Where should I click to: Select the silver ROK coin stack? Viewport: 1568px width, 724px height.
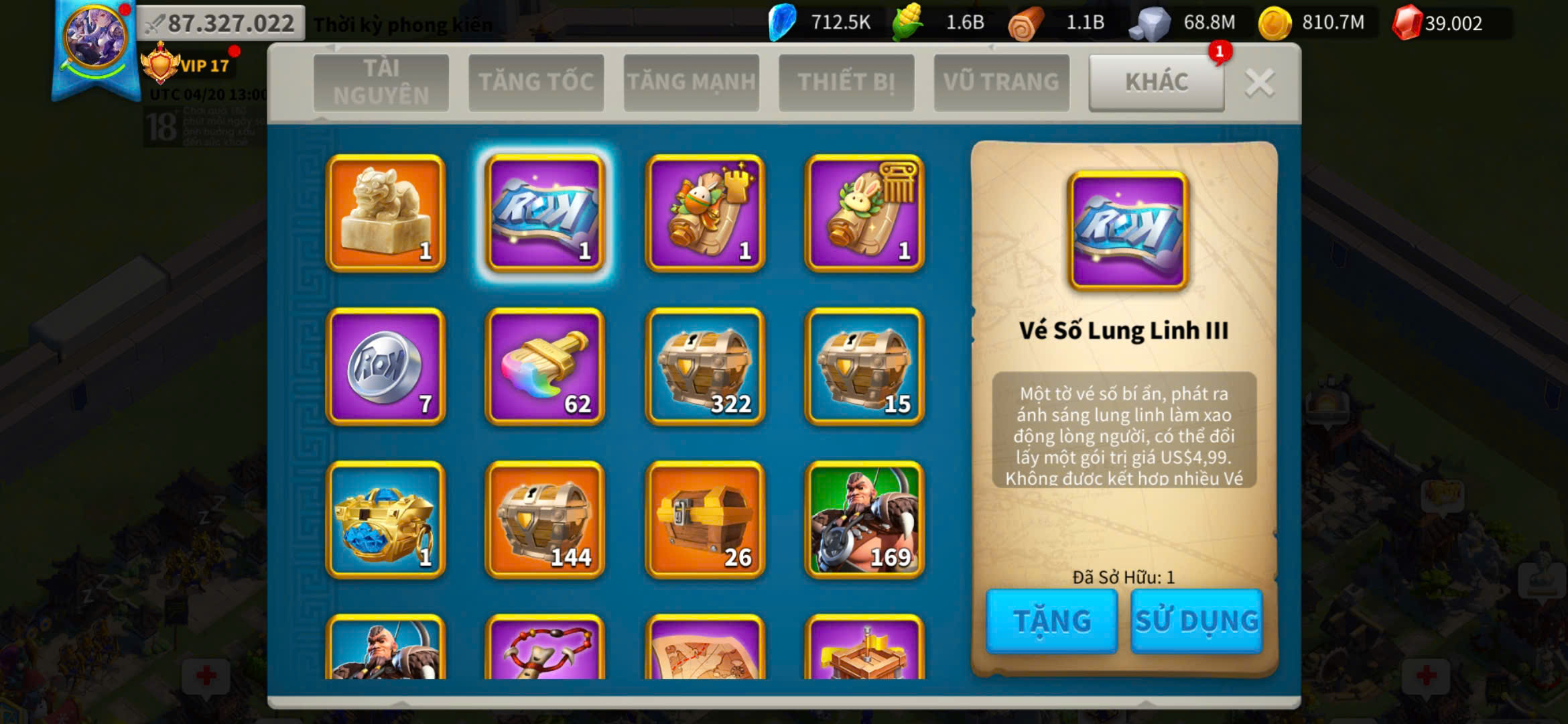pyautogui.click(x=385, y=367)
